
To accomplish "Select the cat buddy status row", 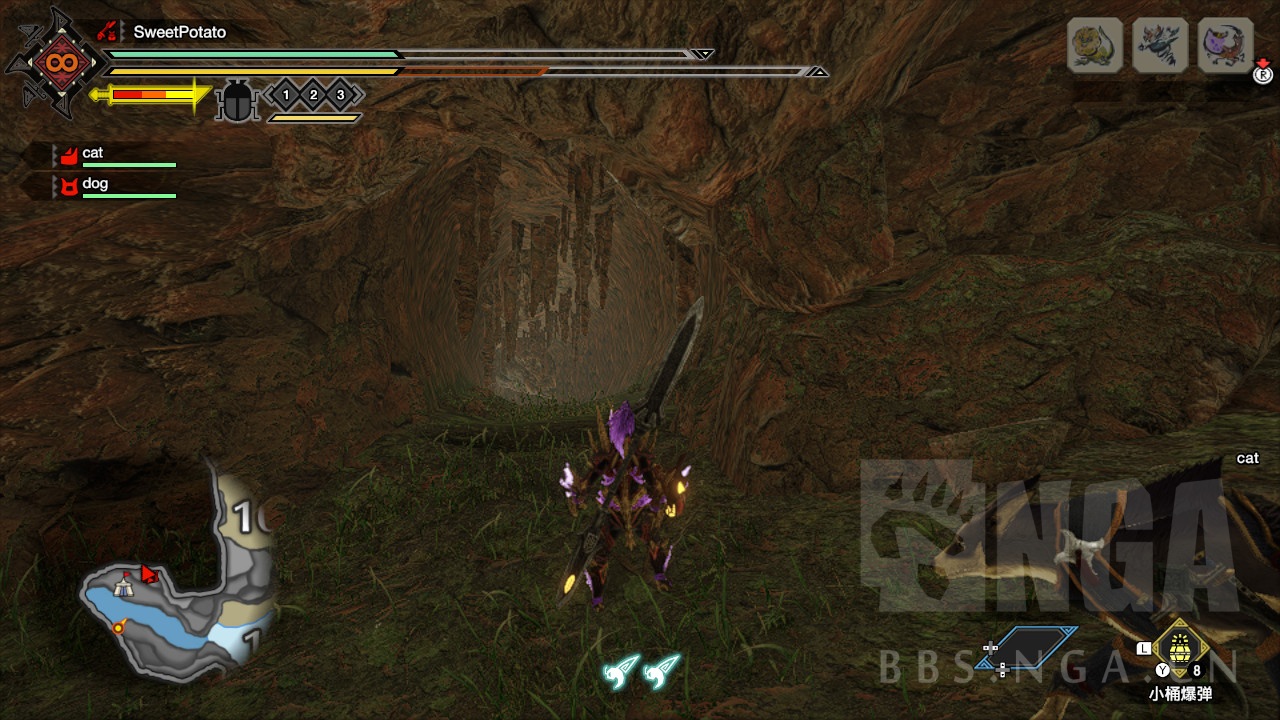I will 114,155.
